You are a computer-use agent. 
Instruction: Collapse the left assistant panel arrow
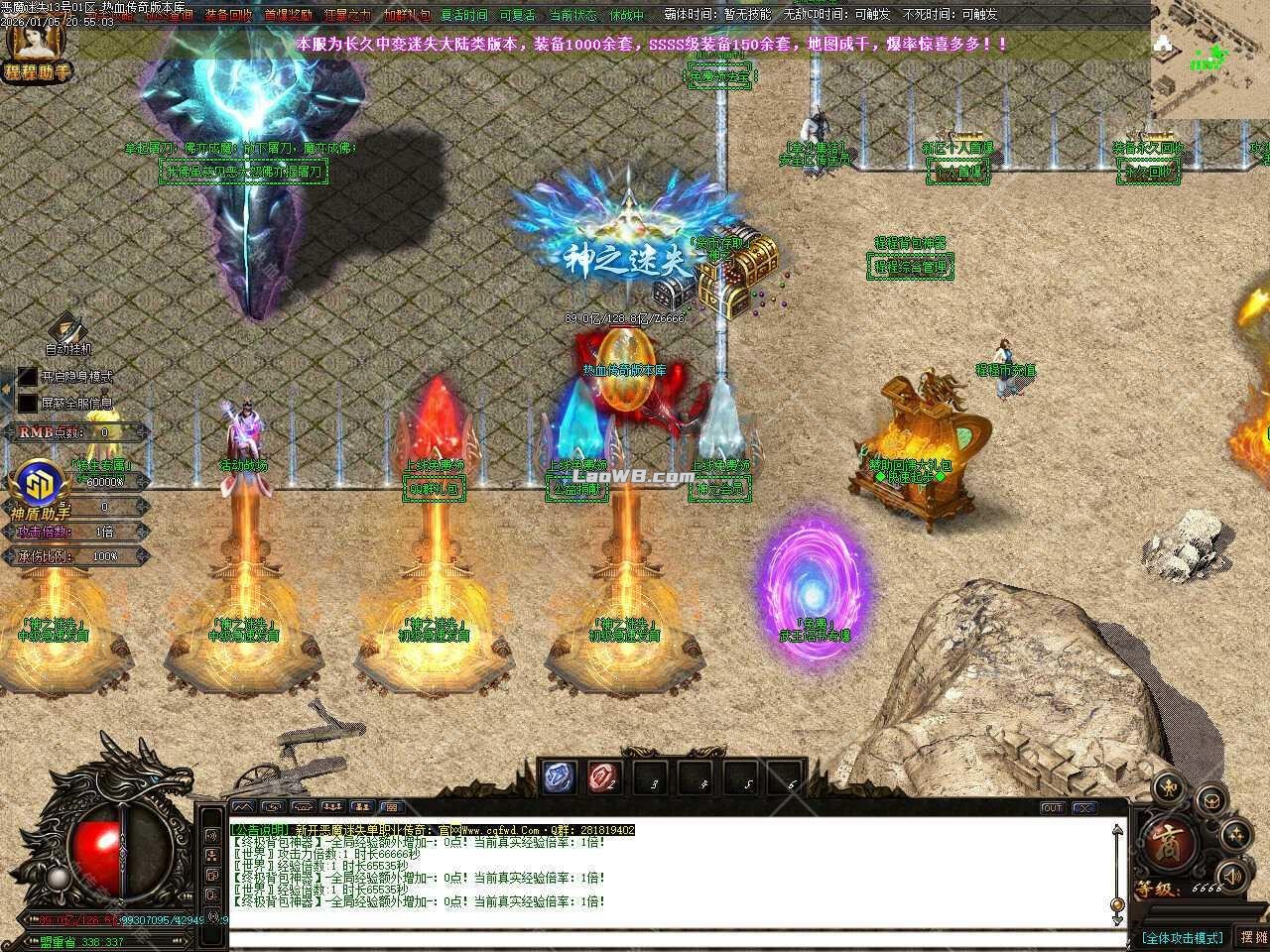point(7,387)
